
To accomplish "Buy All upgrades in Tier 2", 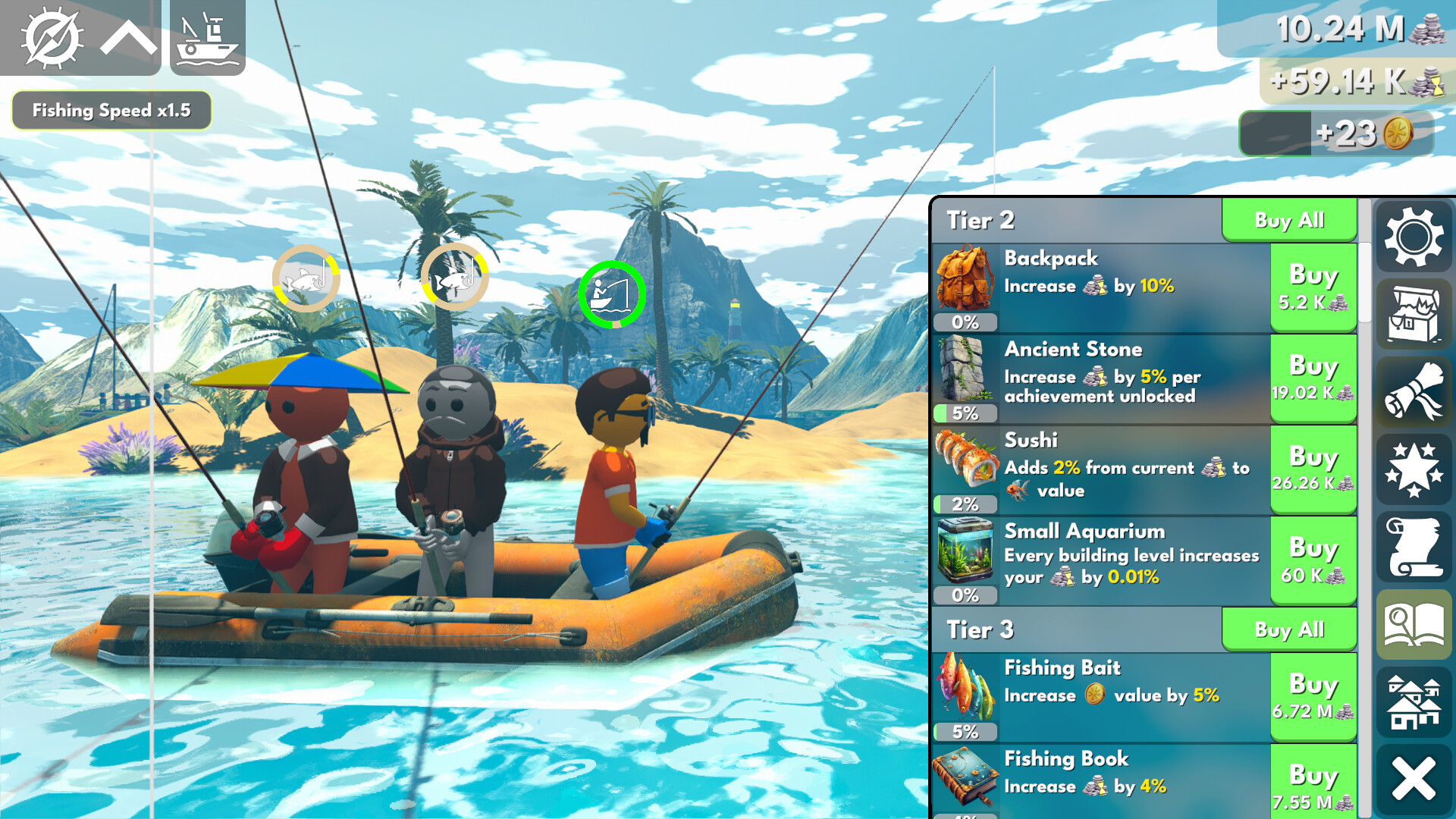I will pos(1288,220).
